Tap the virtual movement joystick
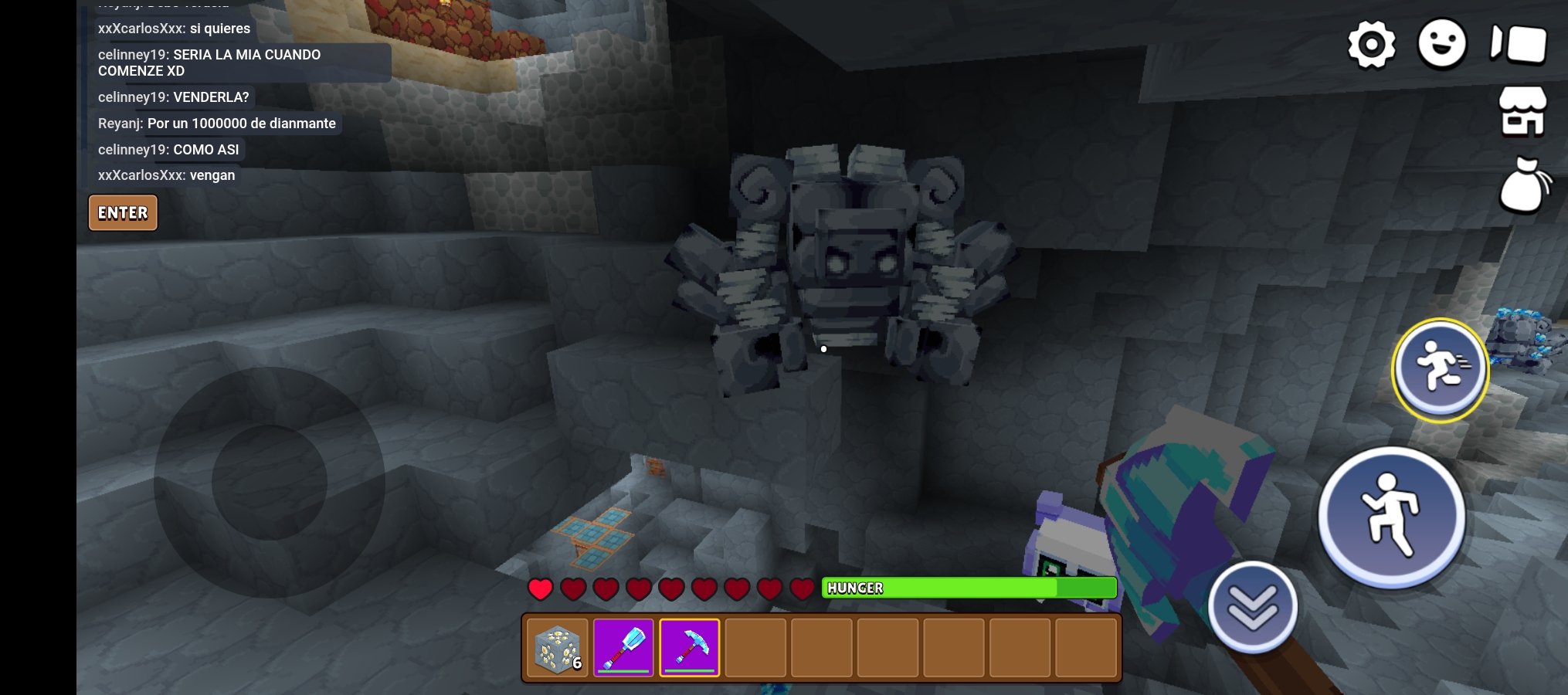Image resolution: width=1568 pixels, height=695 pixels. 269,483
